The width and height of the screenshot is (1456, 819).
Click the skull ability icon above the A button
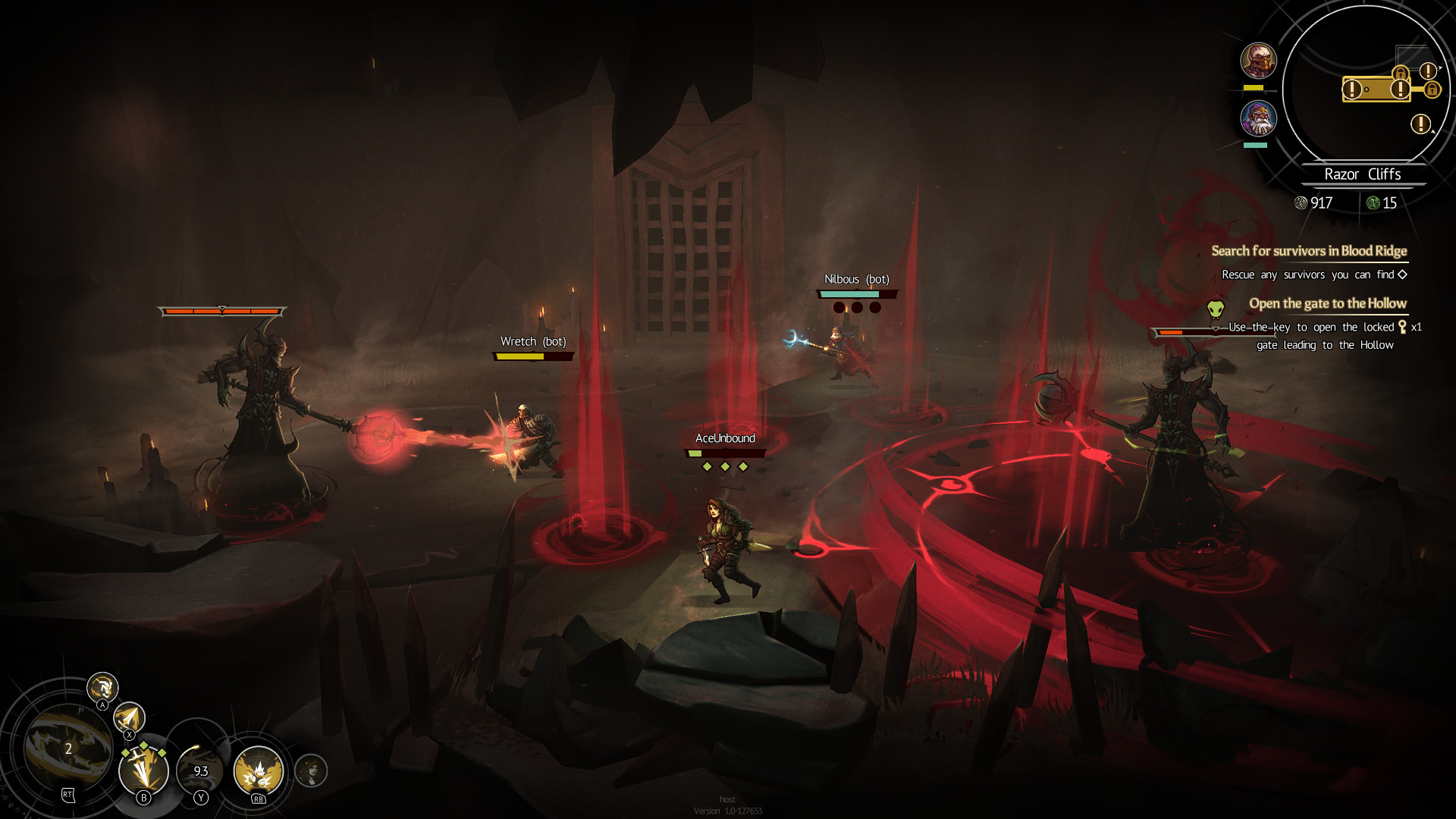[102, 688]
